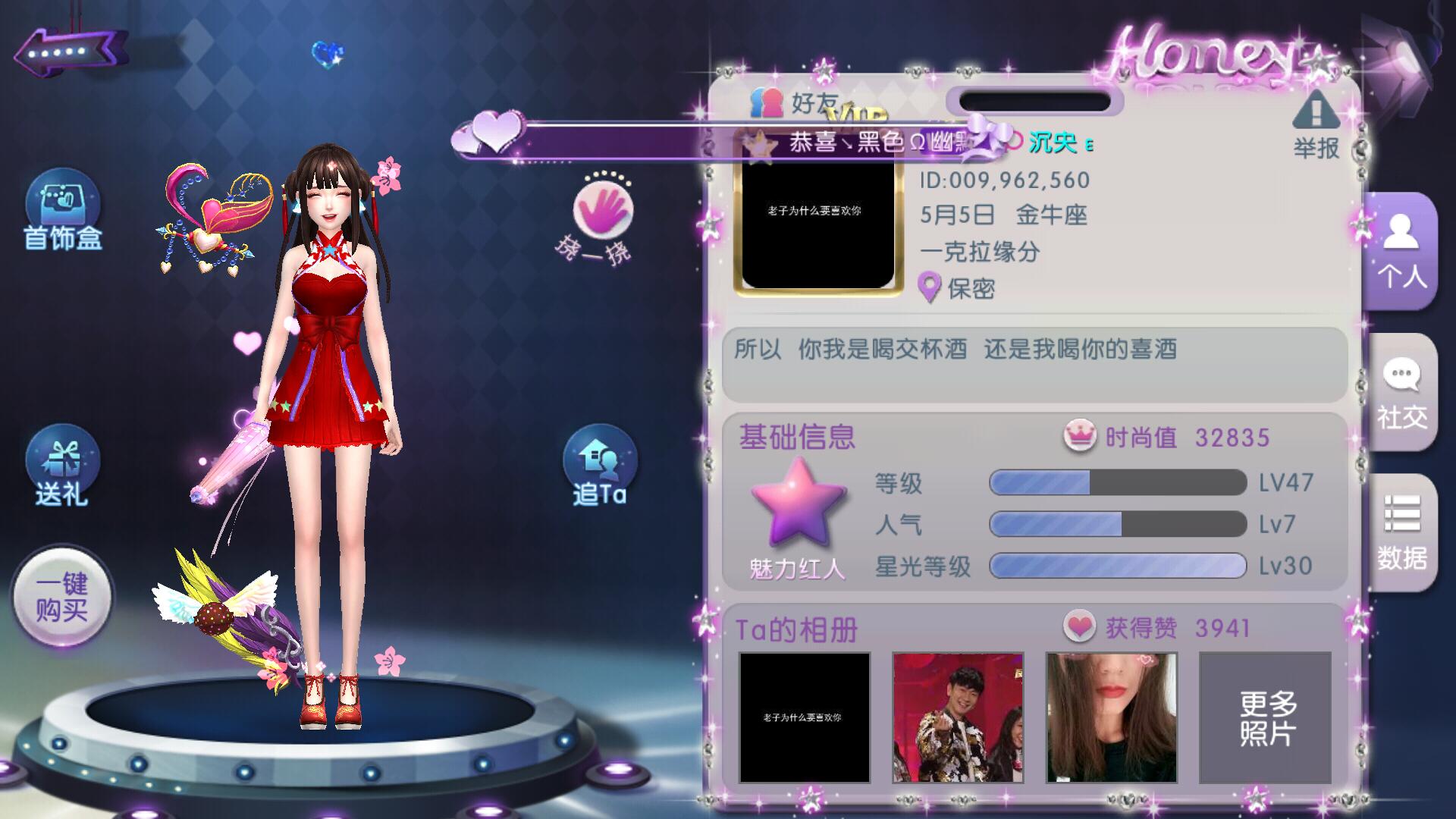Tap the 一键购买 one-click buy button
Viewport: 1456px width, 819px height.
(62, 597)
